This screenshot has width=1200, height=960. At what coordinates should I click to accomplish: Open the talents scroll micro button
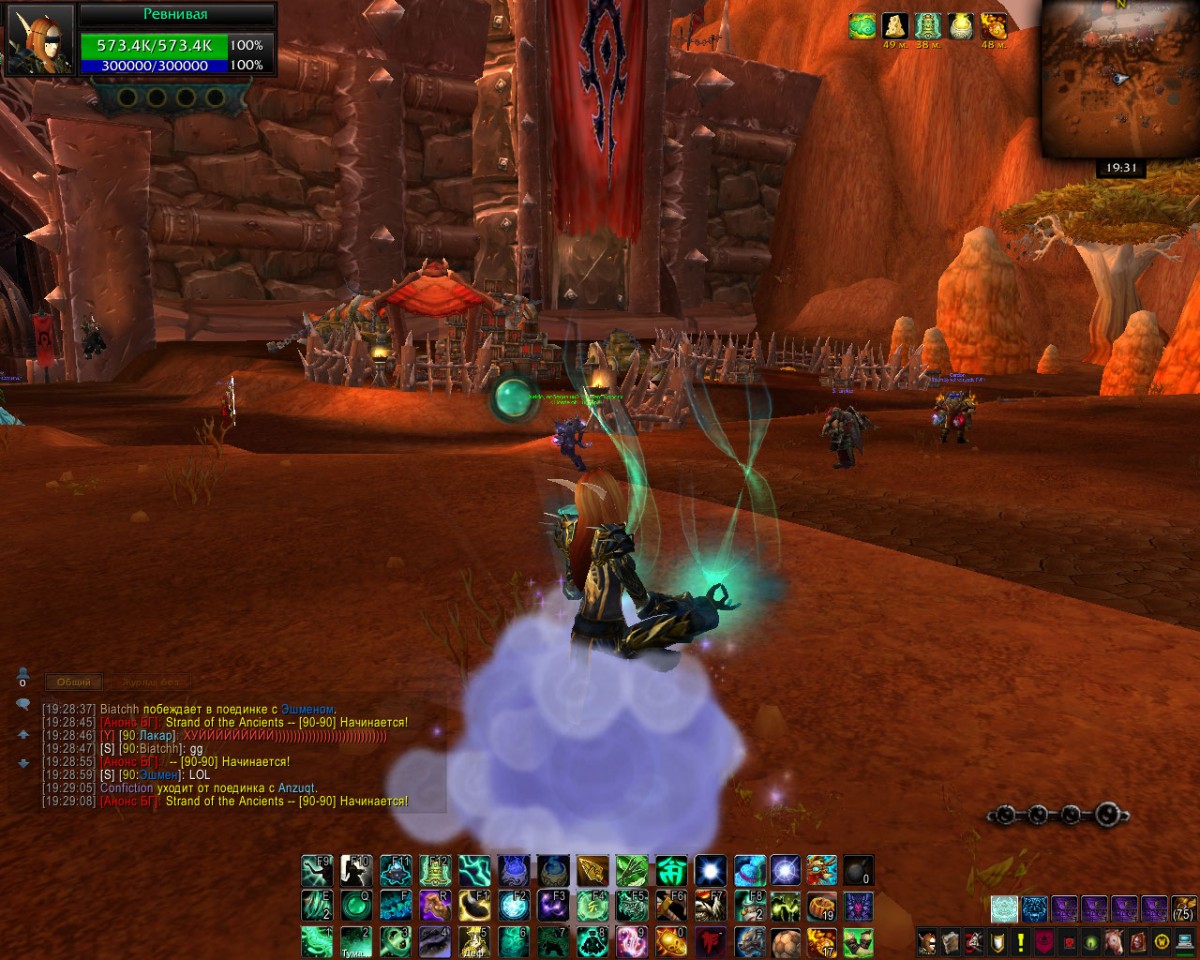950,941
